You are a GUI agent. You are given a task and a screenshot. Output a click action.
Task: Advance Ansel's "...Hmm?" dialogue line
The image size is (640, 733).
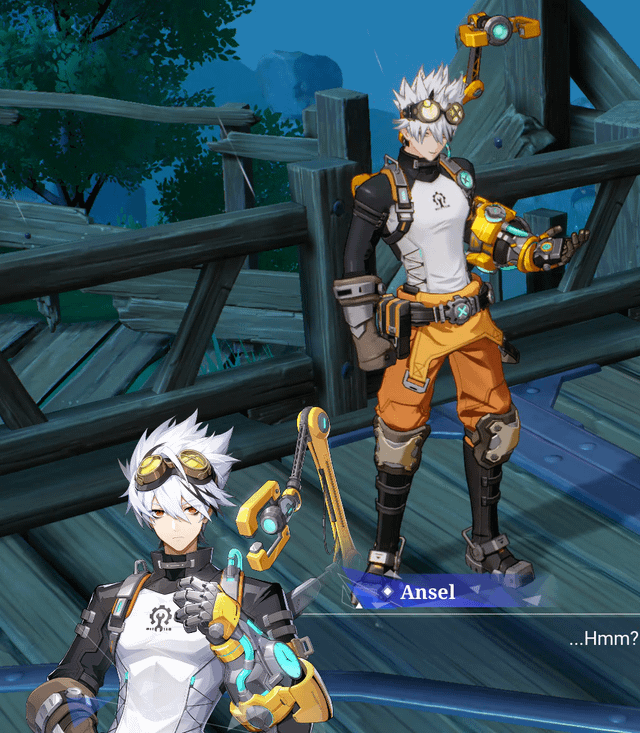tap(601, 637)
